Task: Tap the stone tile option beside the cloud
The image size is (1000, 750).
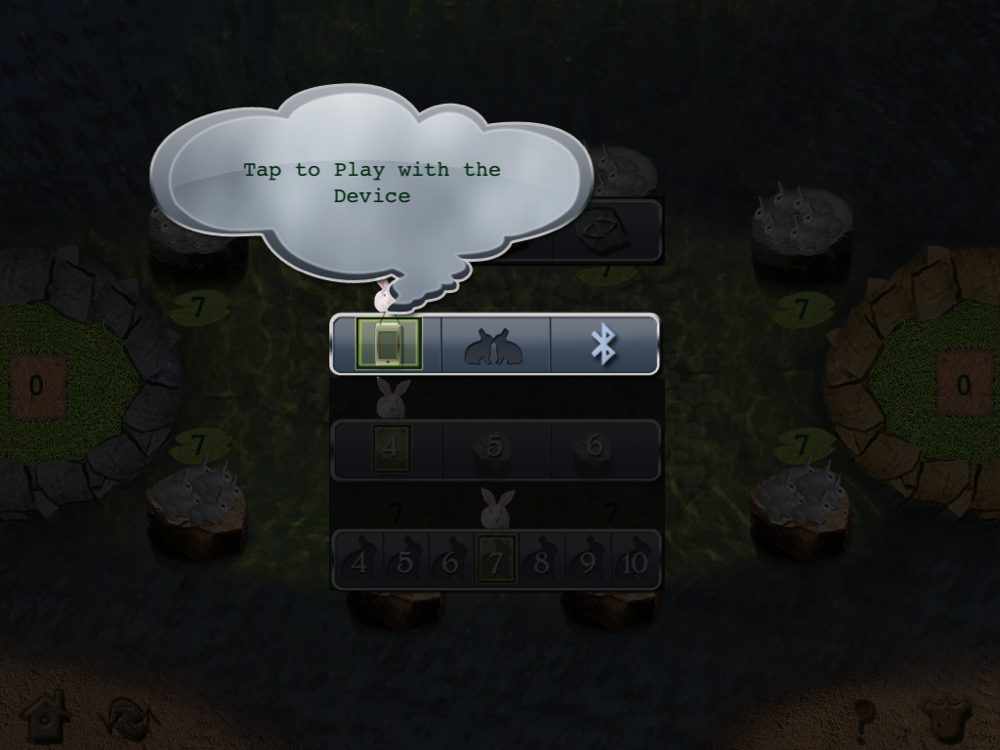Action: point(607,230)
